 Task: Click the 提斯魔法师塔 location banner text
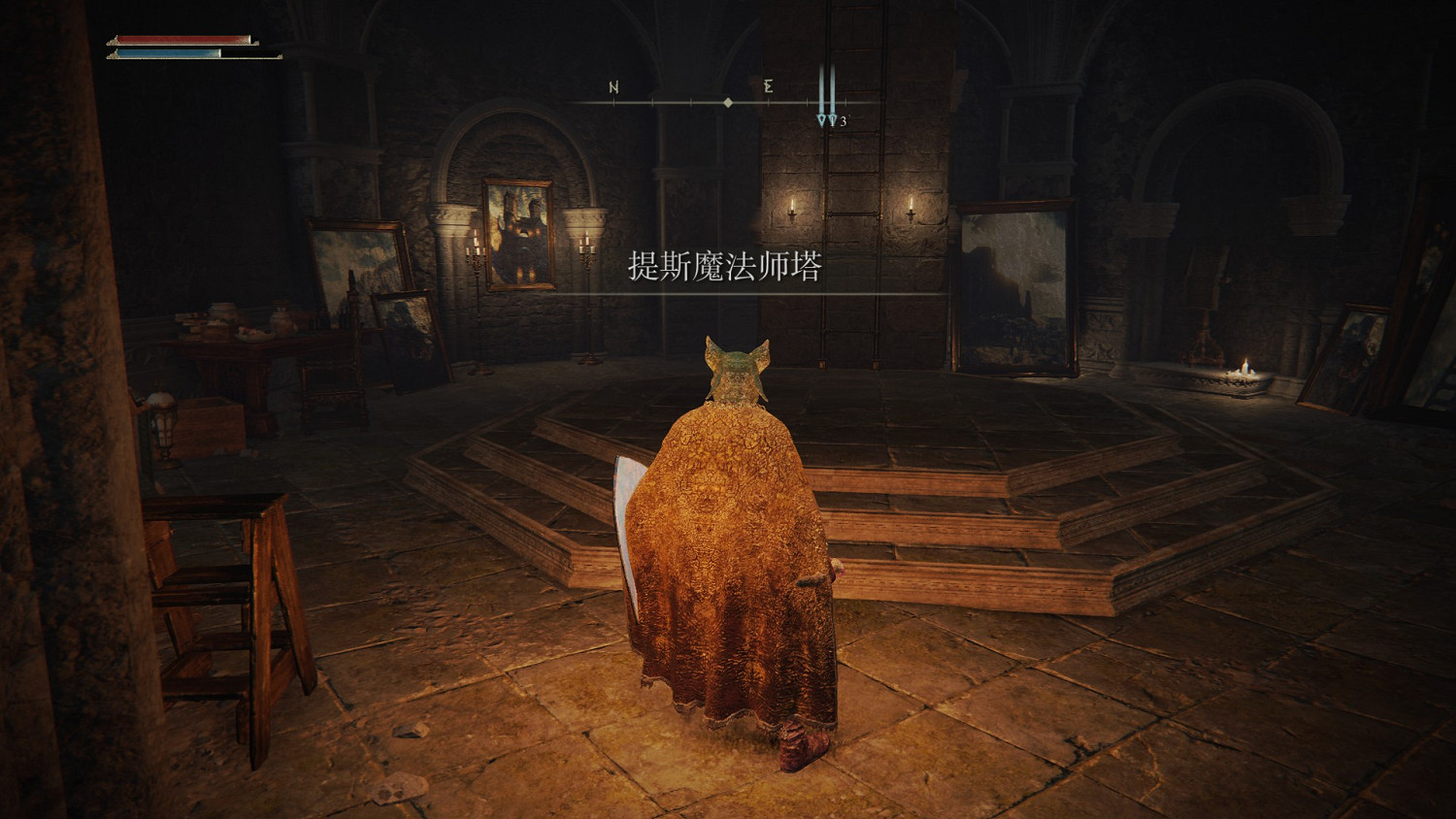point(723,269)
